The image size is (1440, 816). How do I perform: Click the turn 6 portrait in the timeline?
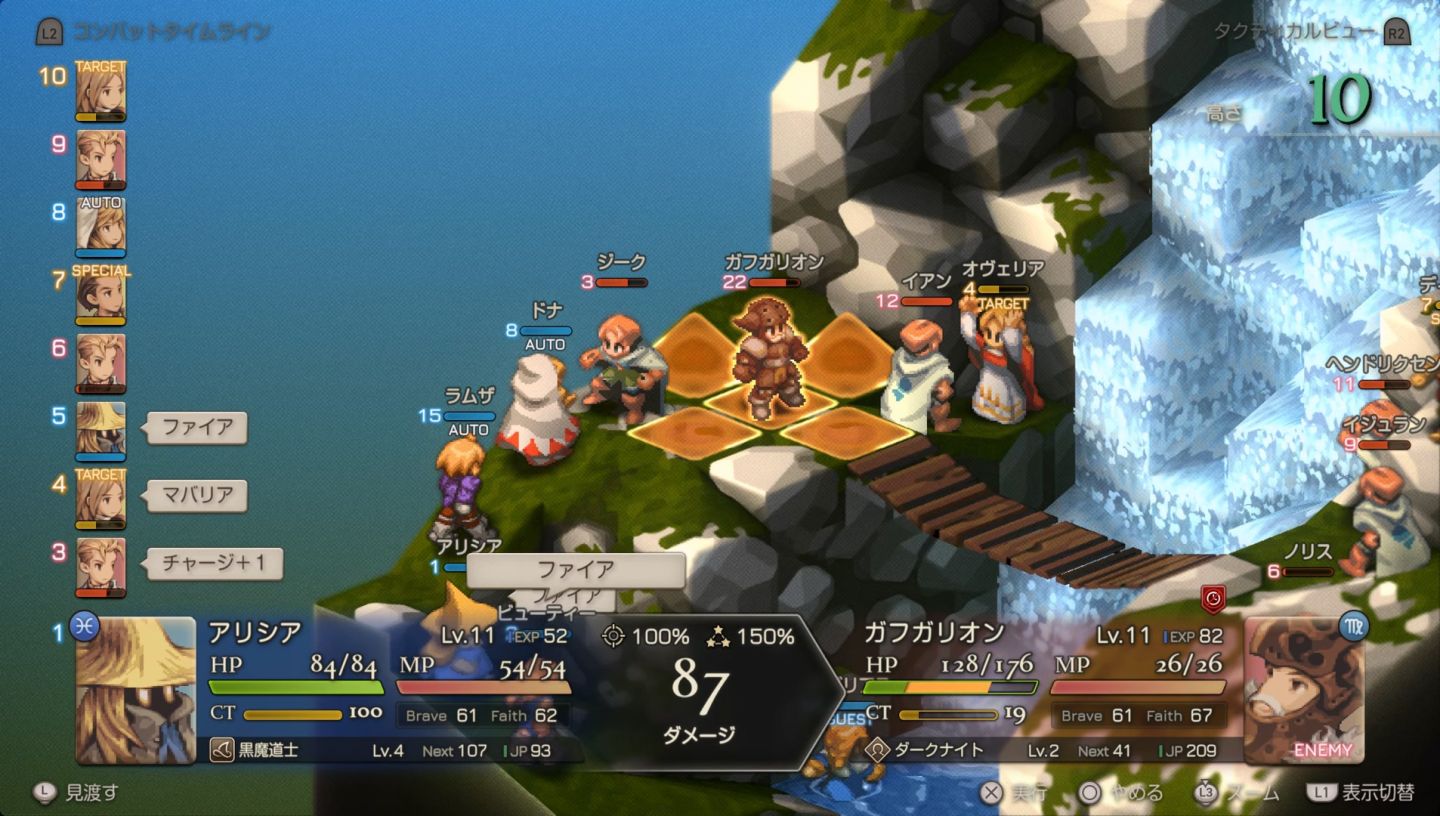coord(101,364)
